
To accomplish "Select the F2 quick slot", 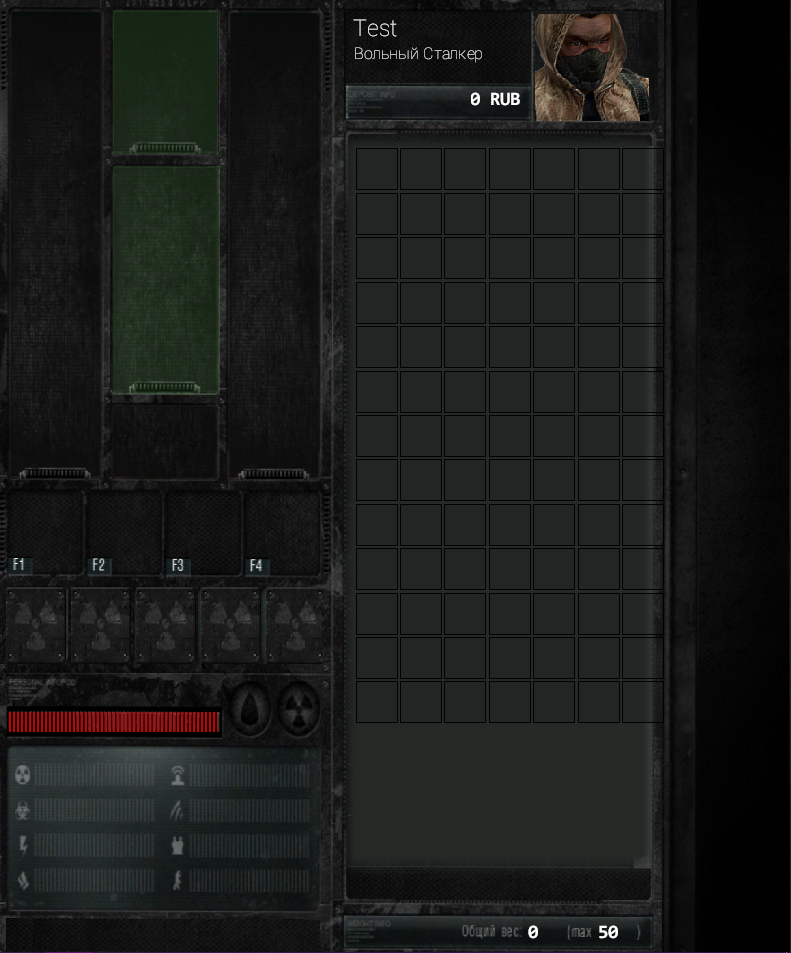I will (x=124, y=532).
